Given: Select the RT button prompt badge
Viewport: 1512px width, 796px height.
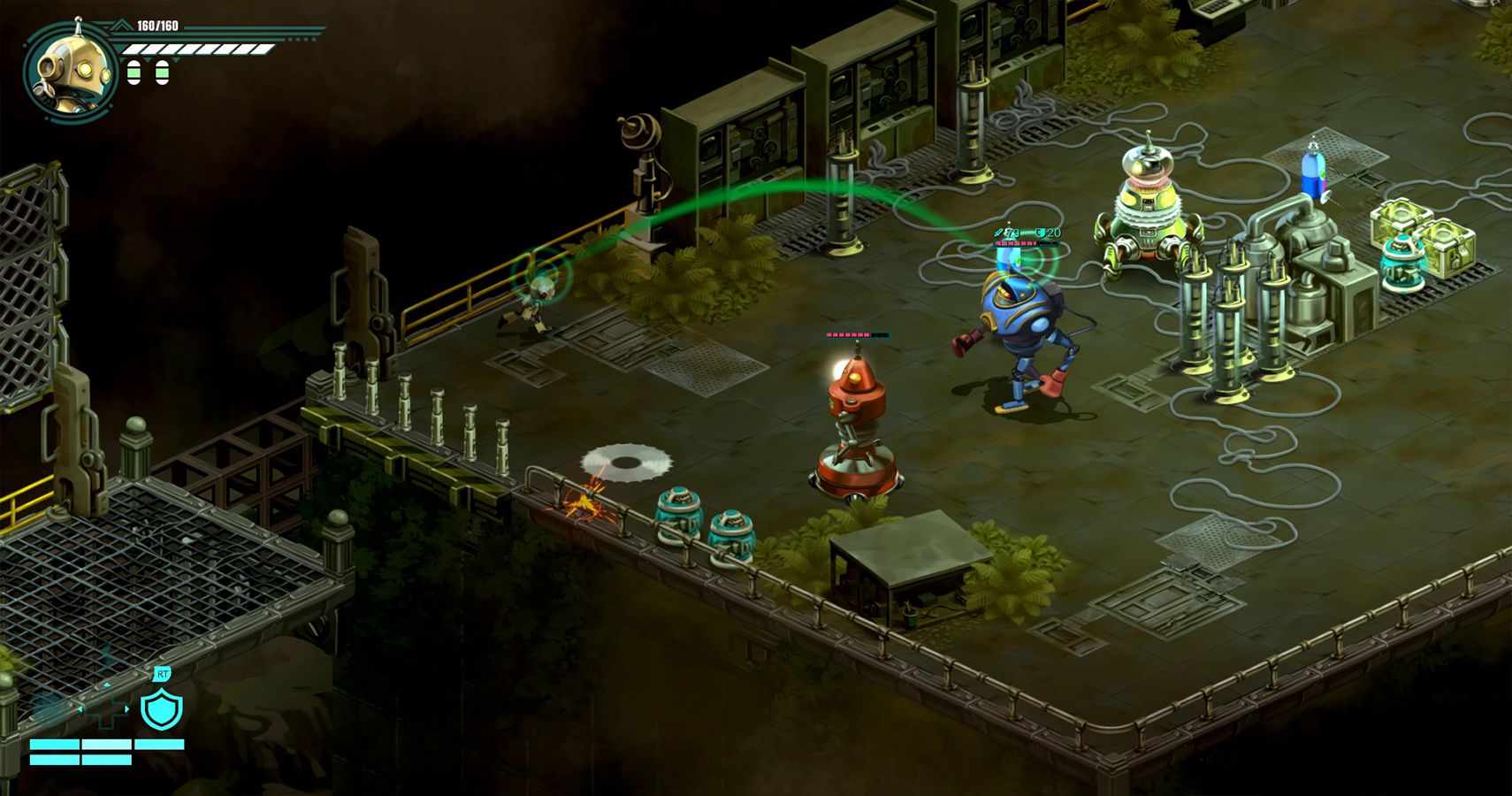Looking at the screenshot, I should click(x=161, y=673).
